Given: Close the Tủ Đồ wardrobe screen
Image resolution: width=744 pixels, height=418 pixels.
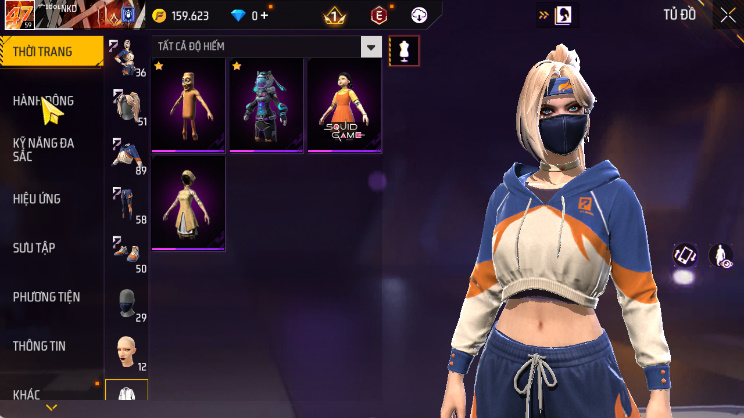Looking at the screenshot, I should (728, 15).
